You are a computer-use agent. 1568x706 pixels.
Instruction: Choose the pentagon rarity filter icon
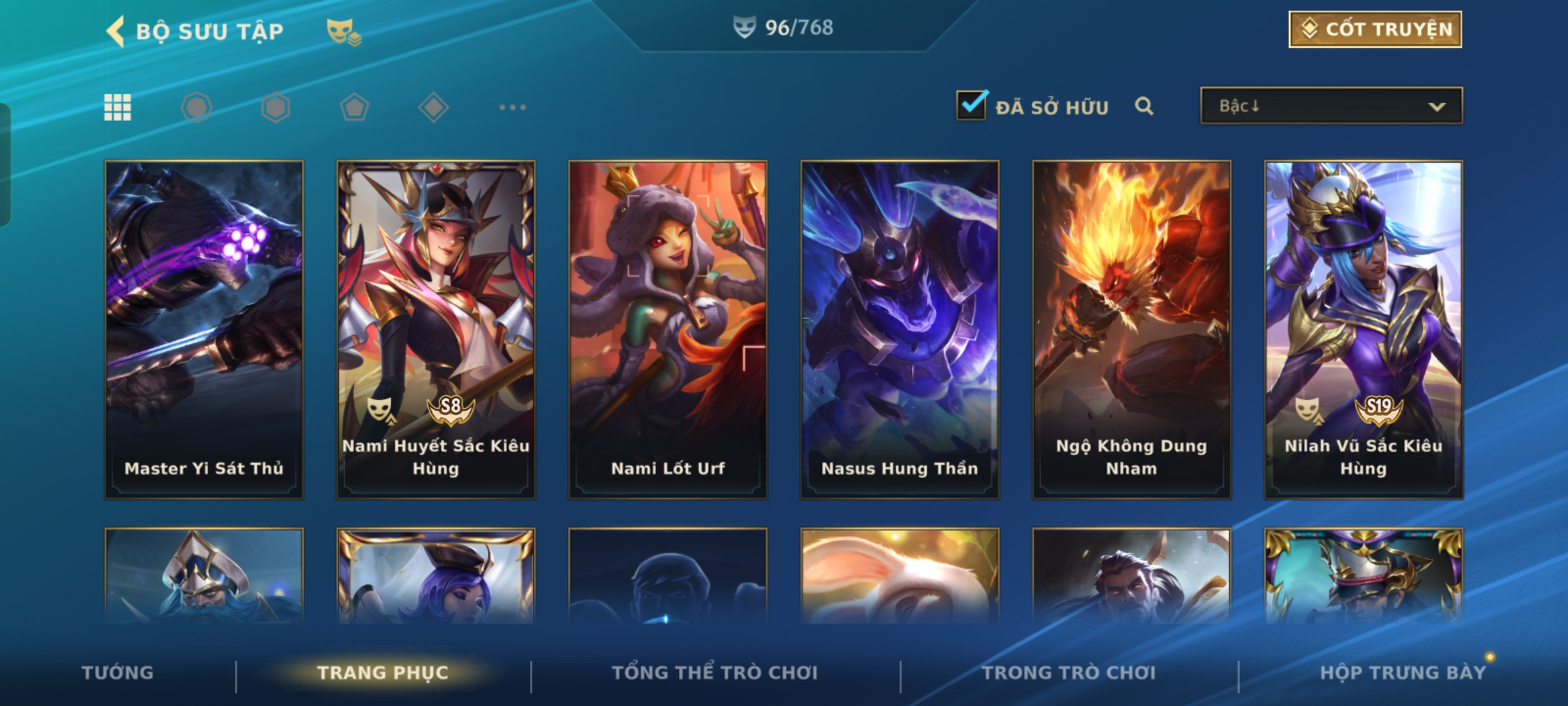354,107
